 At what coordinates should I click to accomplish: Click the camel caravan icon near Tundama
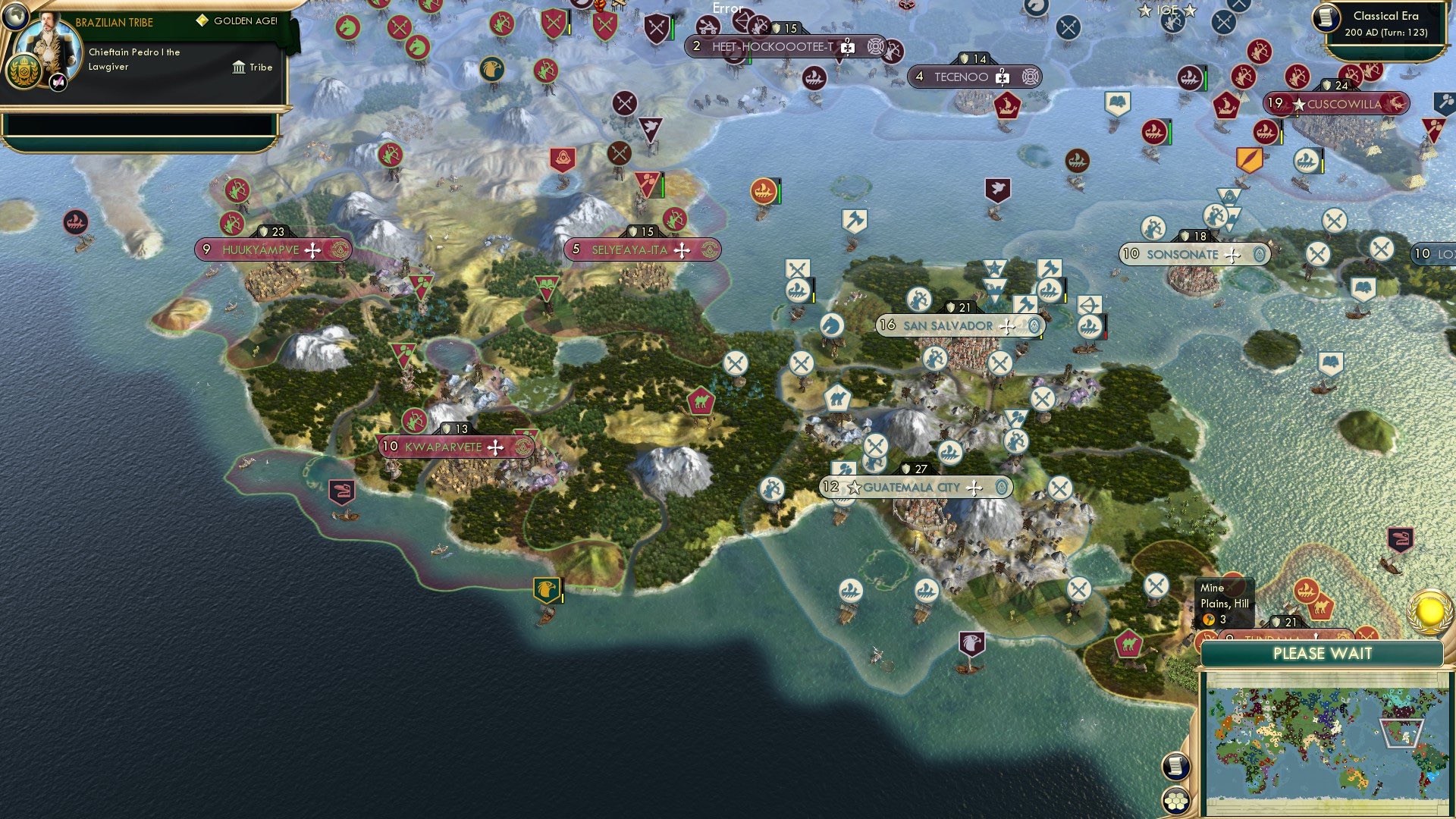coord(1323,608)
